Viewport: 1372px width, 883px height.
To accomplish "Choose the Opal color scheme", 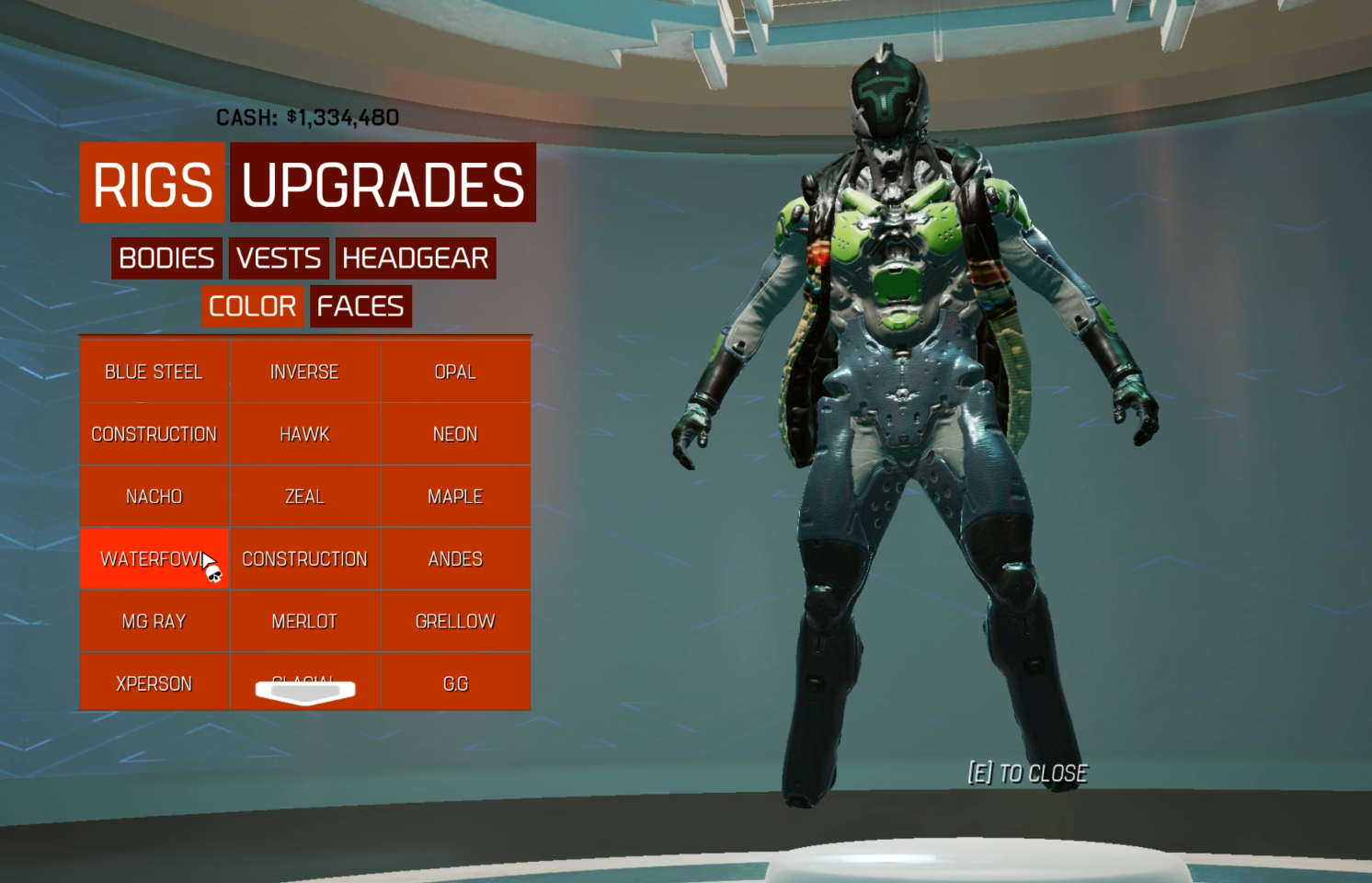I will click(455, 372).
